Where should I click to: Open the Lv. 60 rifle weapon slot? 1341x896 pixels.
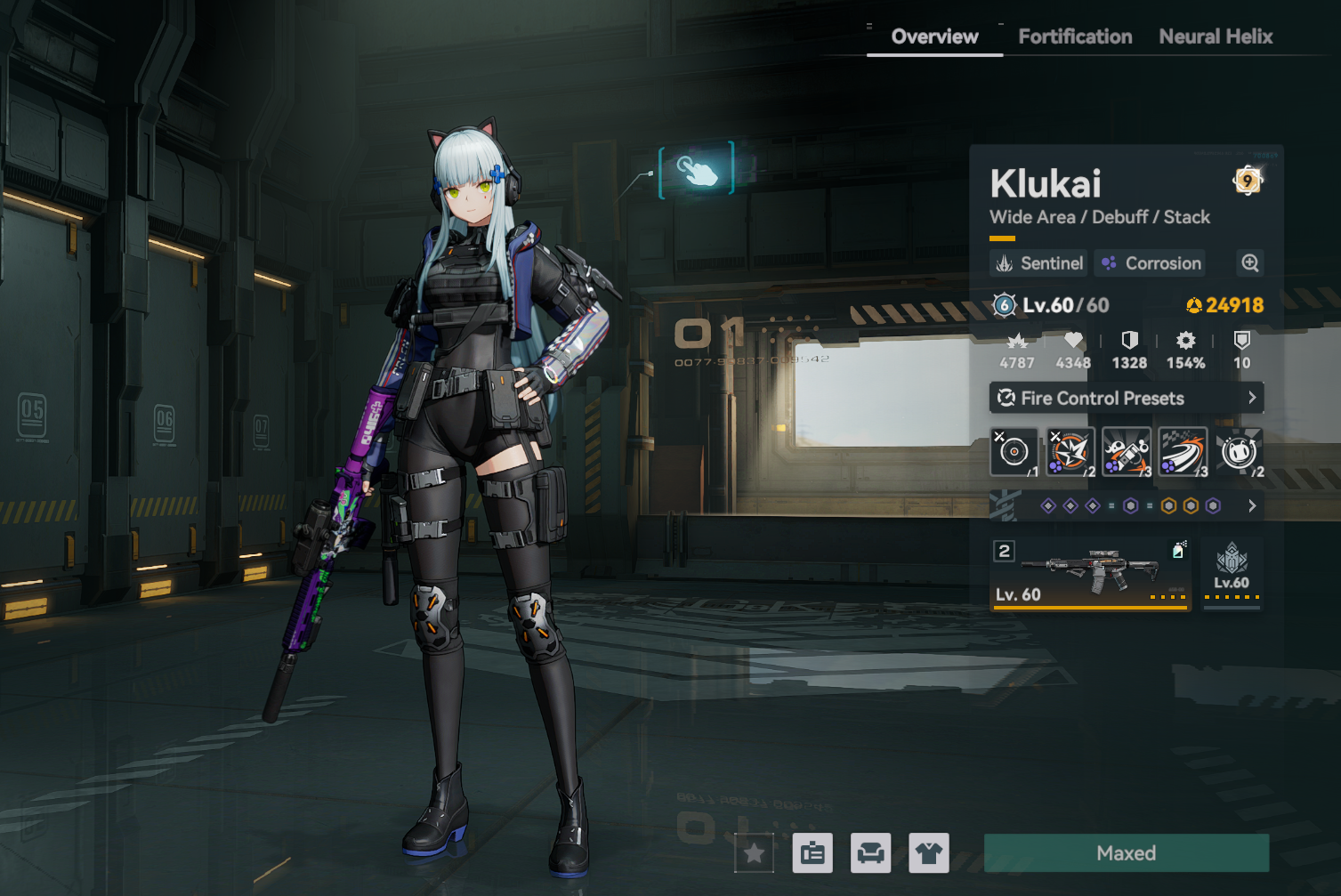point(1091,574)
